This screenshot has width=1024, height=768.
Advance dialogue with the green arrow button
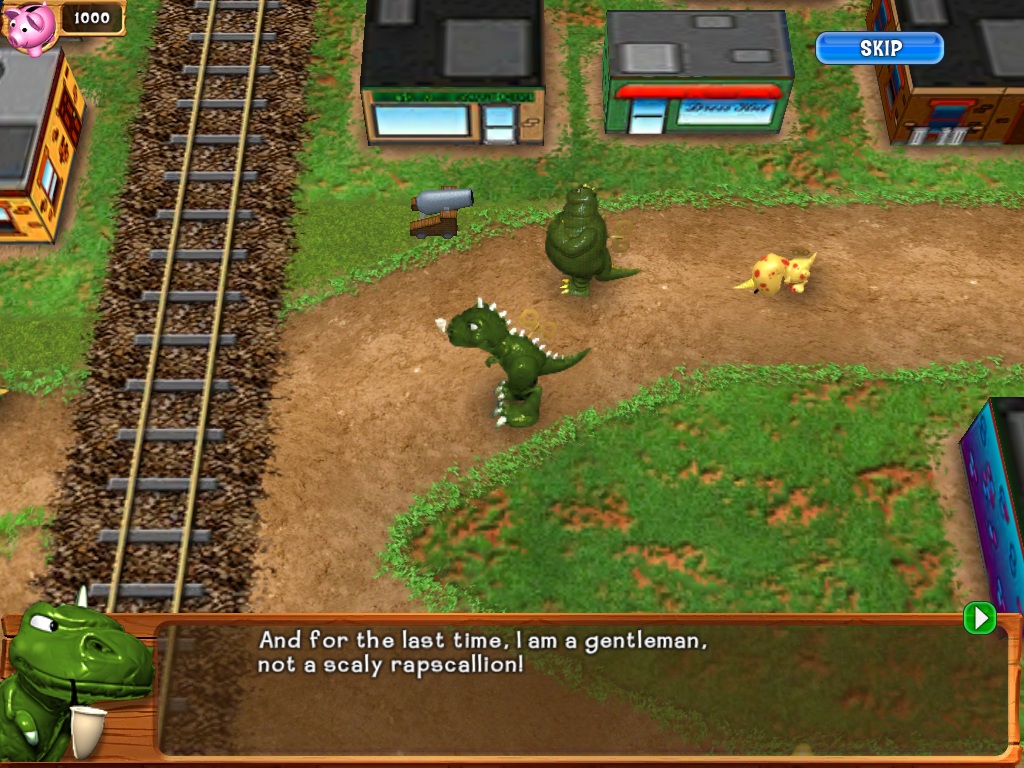pos(979,619)
